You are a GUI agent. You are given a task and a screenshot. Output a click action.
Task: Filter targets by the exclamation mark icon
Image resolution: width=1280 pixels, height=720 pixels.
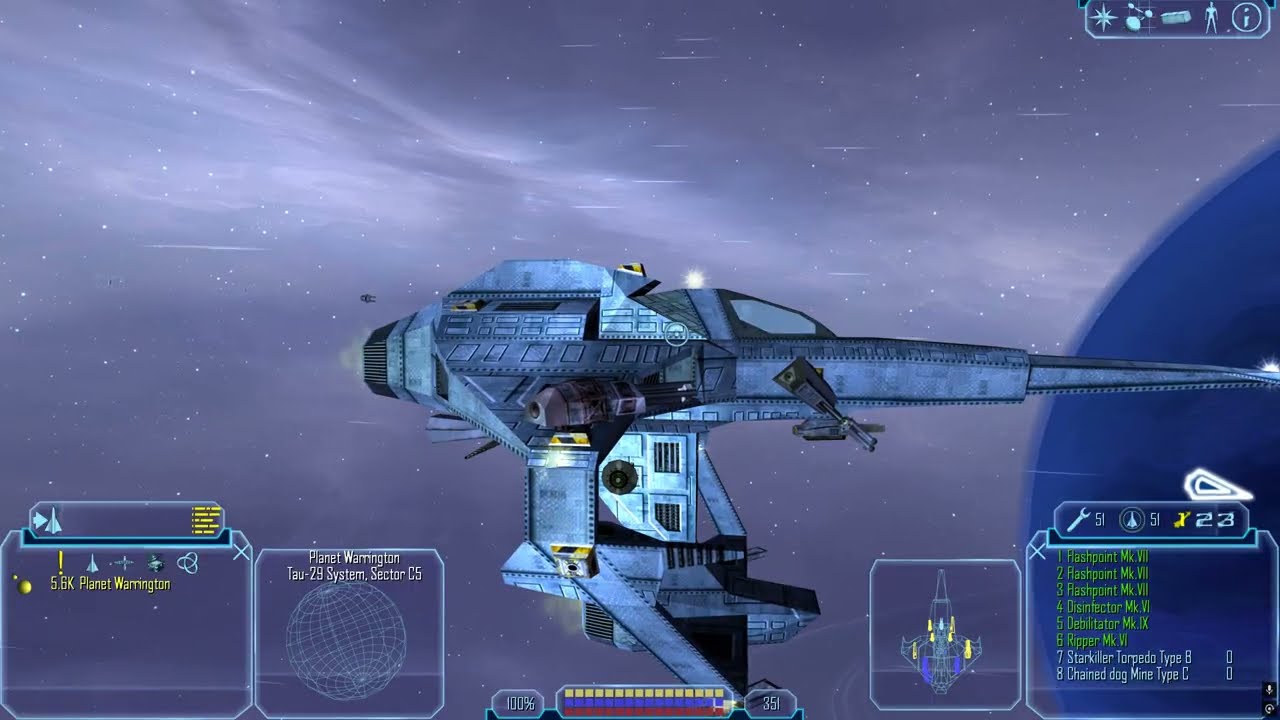tap(61, 563)
